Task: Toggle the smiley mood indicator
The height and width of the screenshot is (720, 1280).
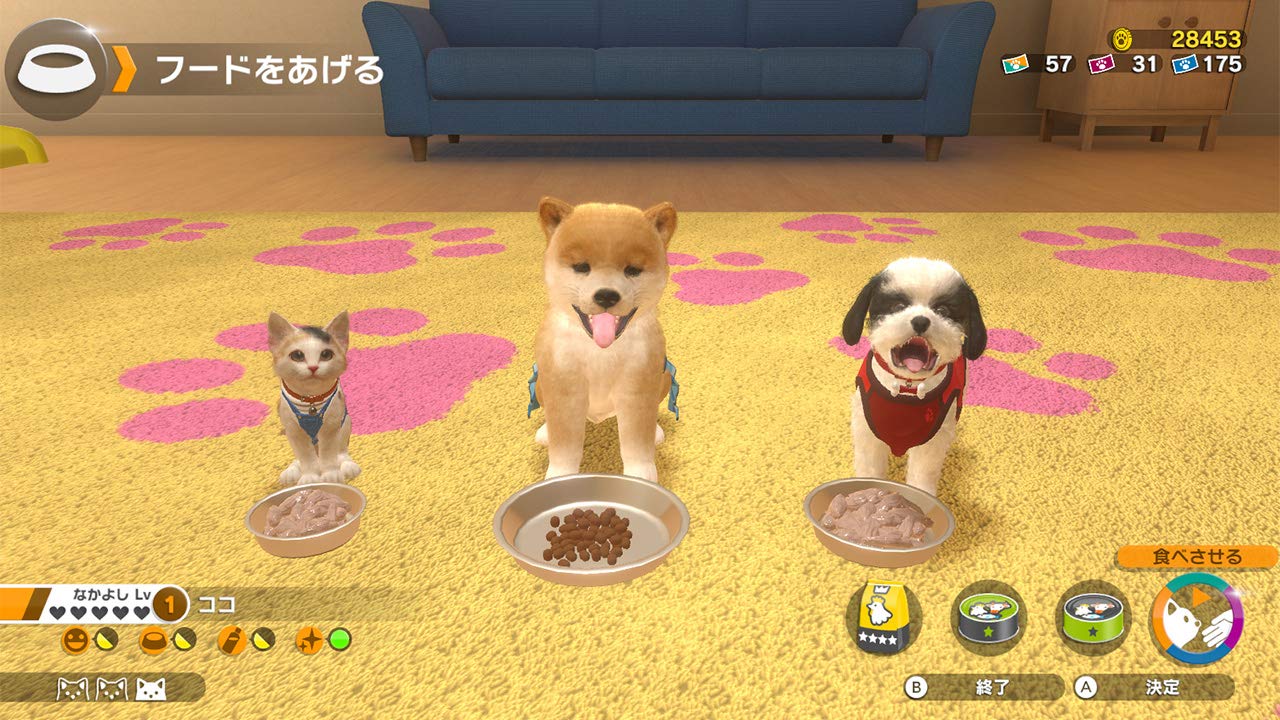Action: pos(76,639)
